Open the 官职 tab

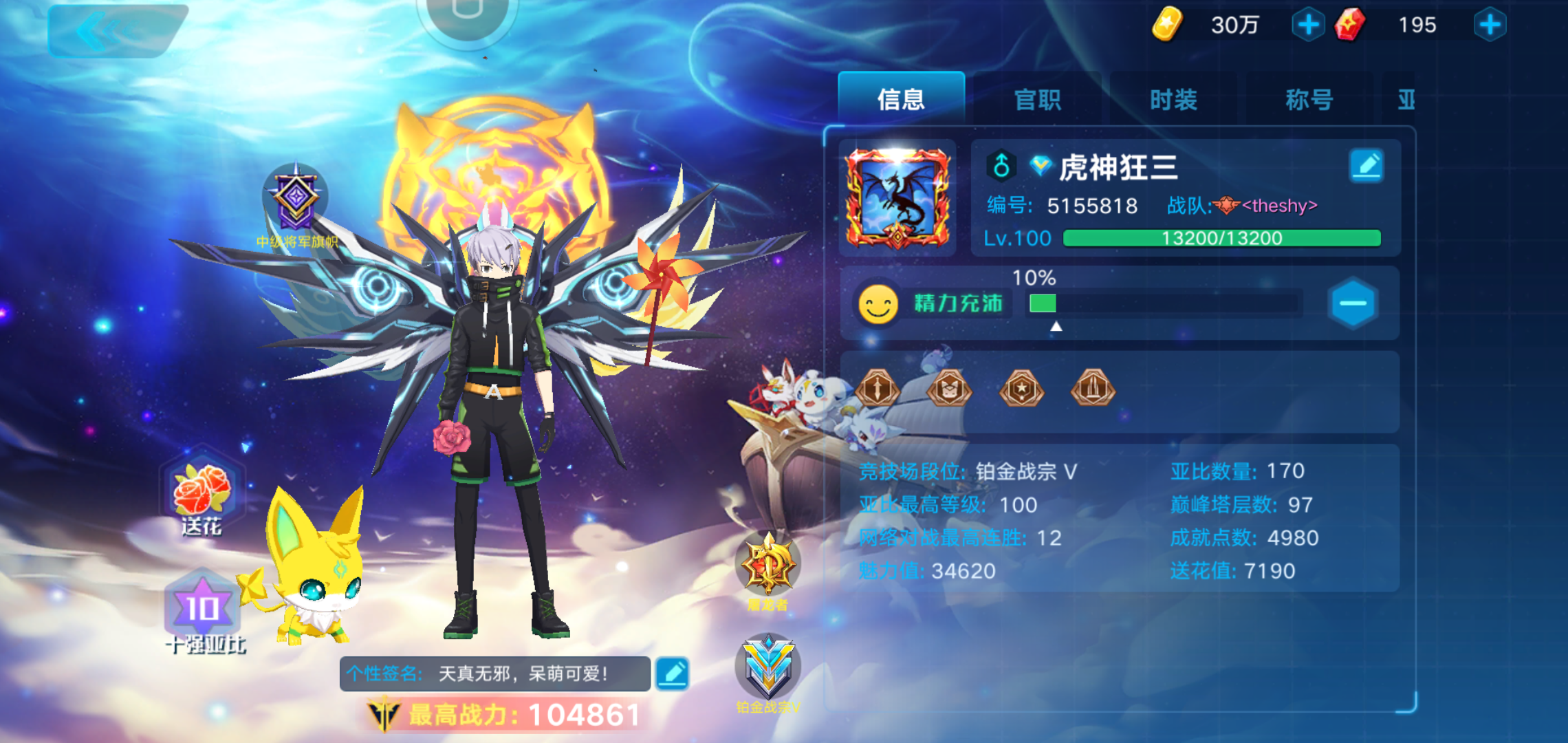tap(1037, 100)
